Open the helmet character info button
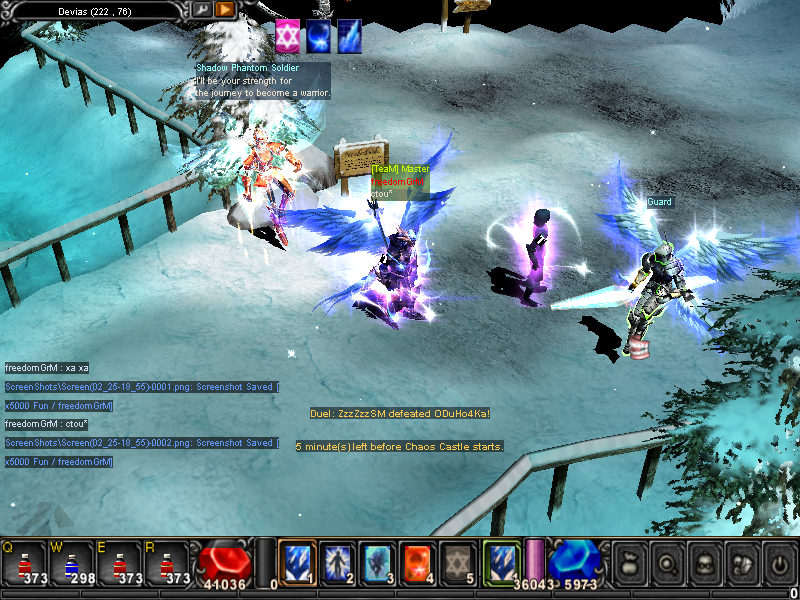800x600 pixels. pos(704,562)
